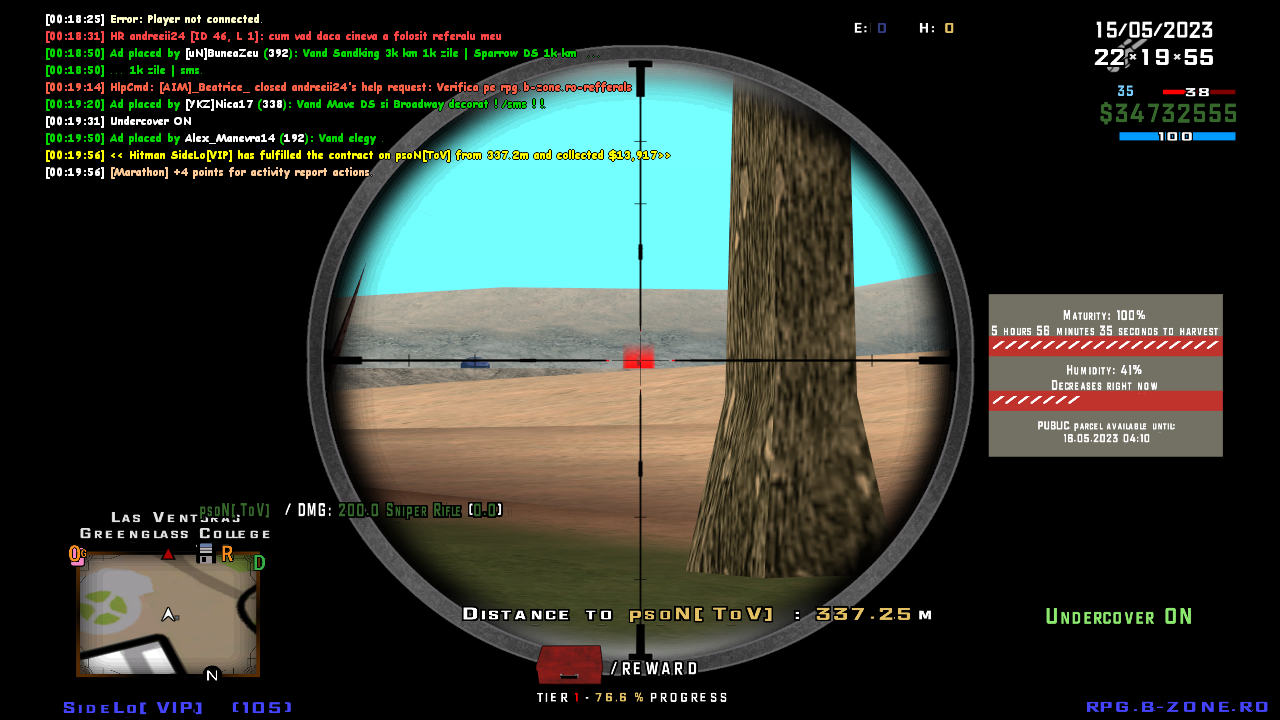Click the Tier 1 progress bar
Viewport: 1280px width, 720px height.
[632, 698]
